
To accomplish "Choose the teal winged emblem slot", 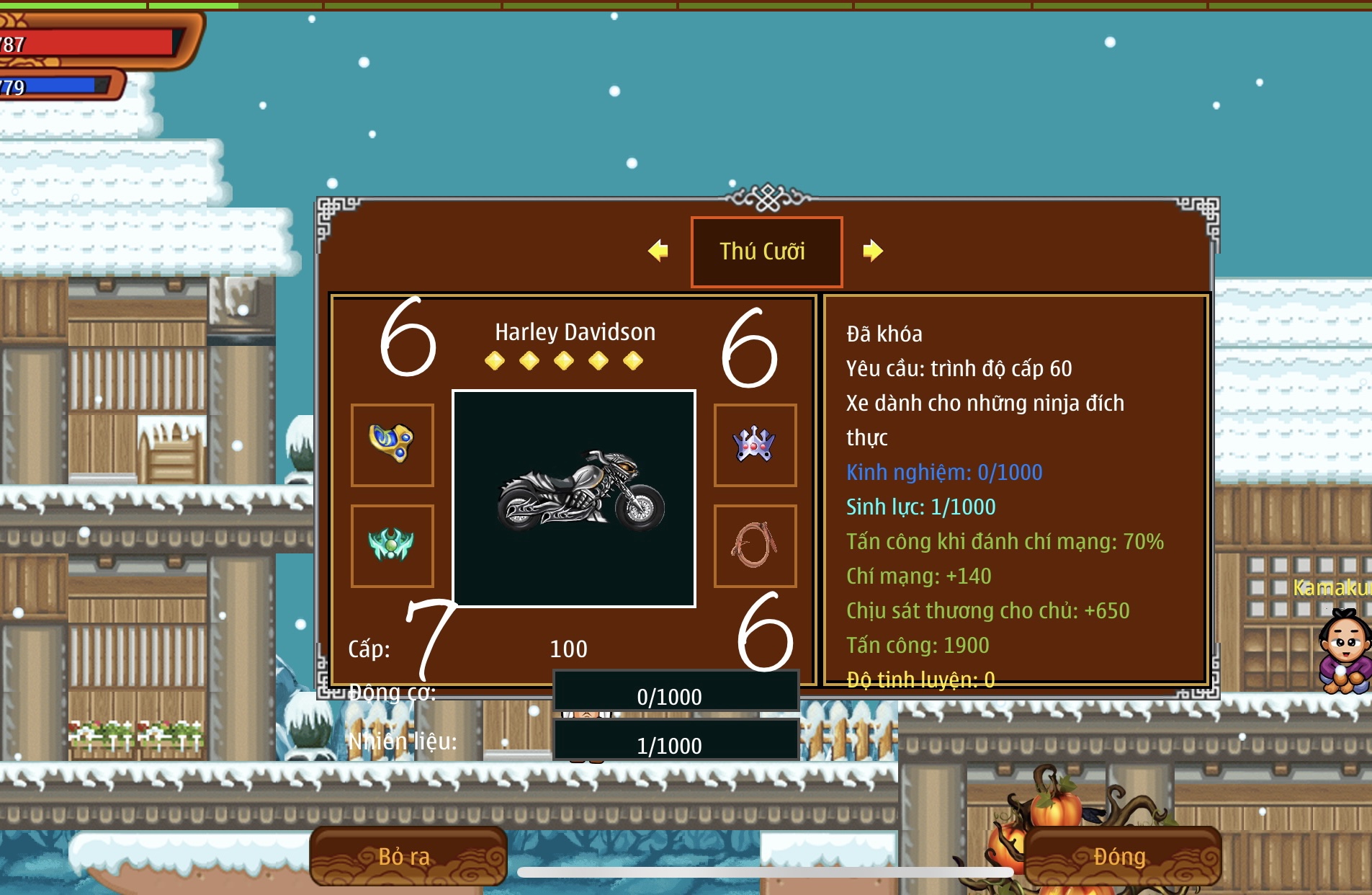I will [x=392, y=546].
